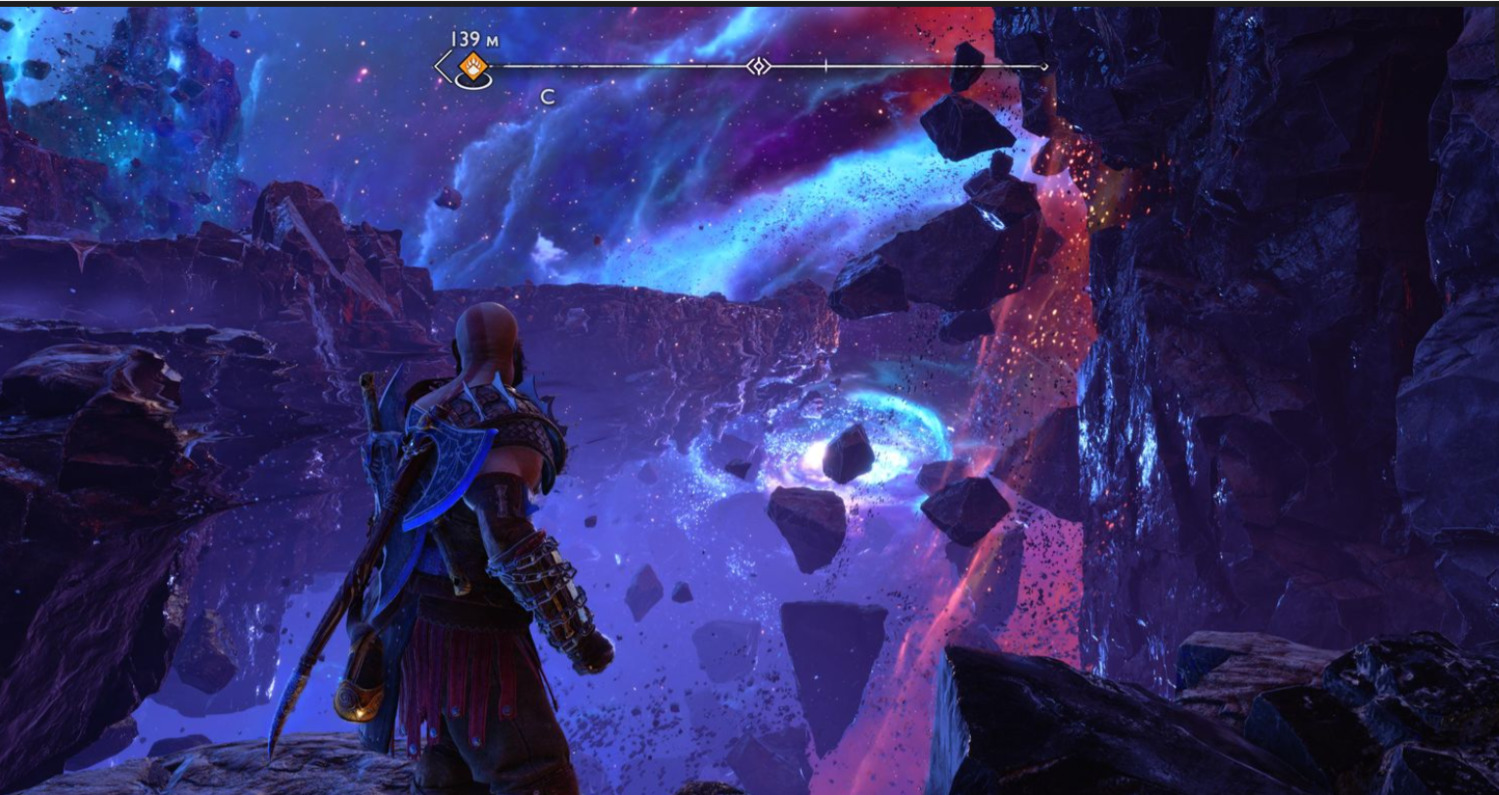1499x795 pixels.
Task: Click the diamond marker at compass center
Action: tap(759, 67)
